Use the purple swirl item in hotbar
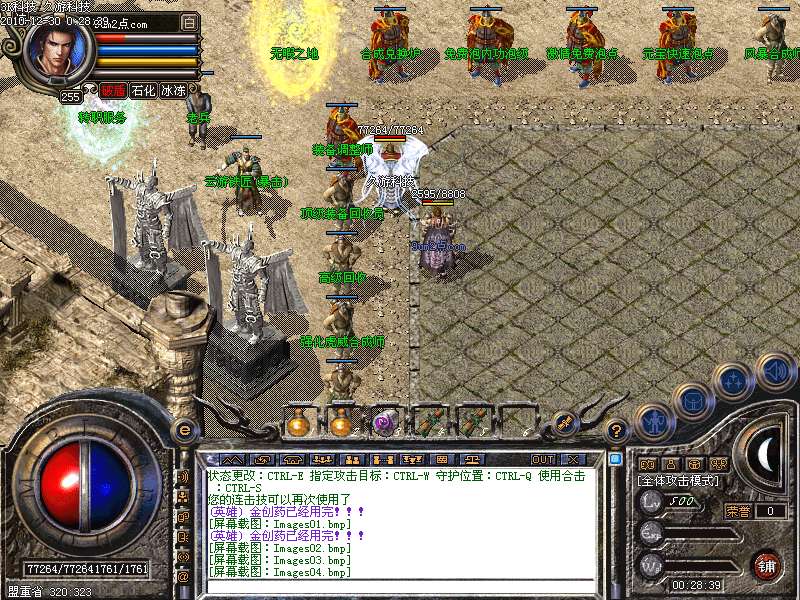Viewport: 800px width, 600px height. [383, 423]
